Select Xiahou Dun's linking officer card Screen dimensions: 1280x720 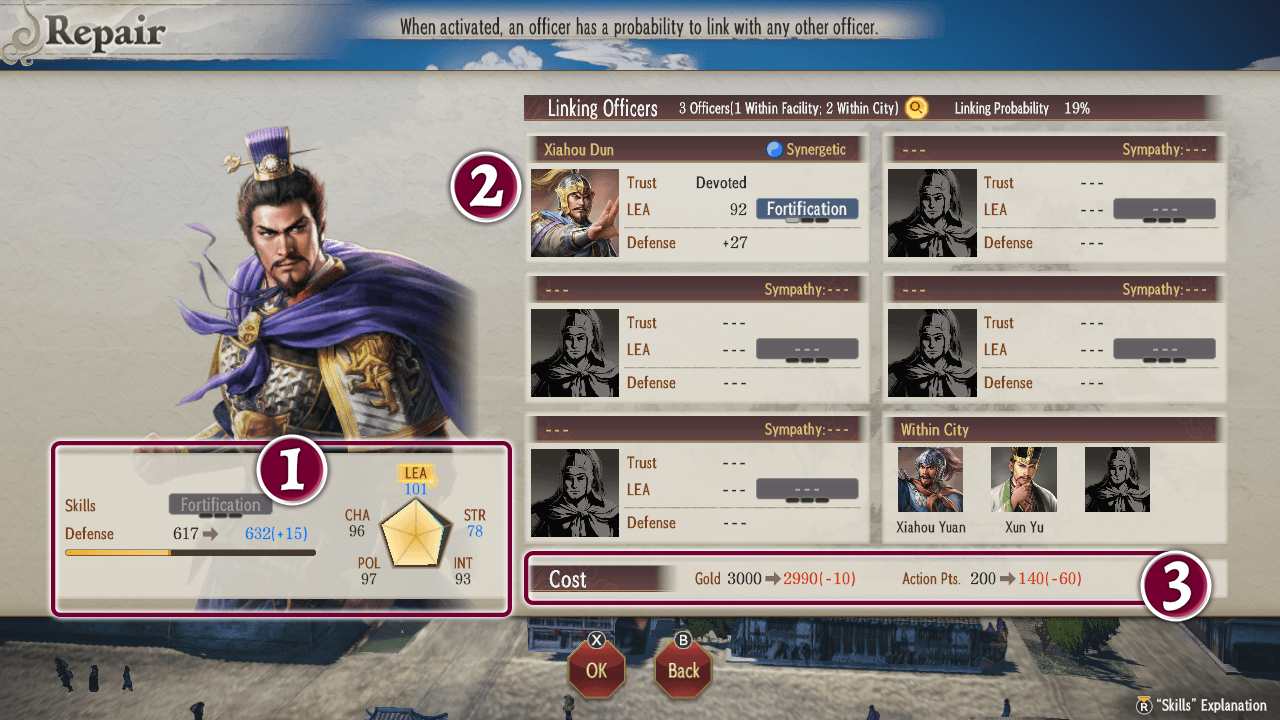click(696, 199)
